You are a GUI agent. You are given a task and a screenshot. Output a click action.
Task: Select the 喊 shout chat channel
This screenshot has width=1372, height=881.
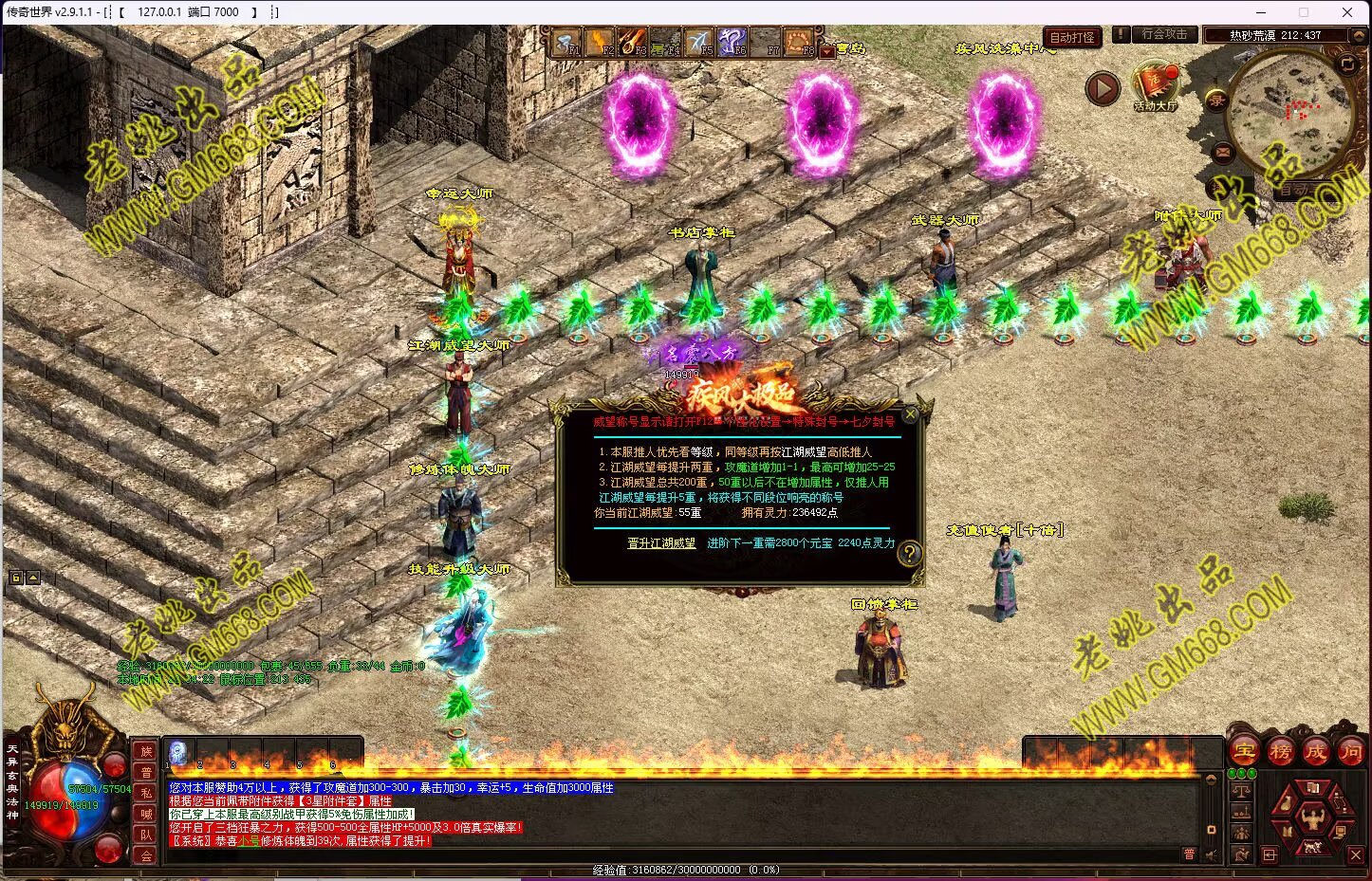pyautogui.click(x=145, y=814)
